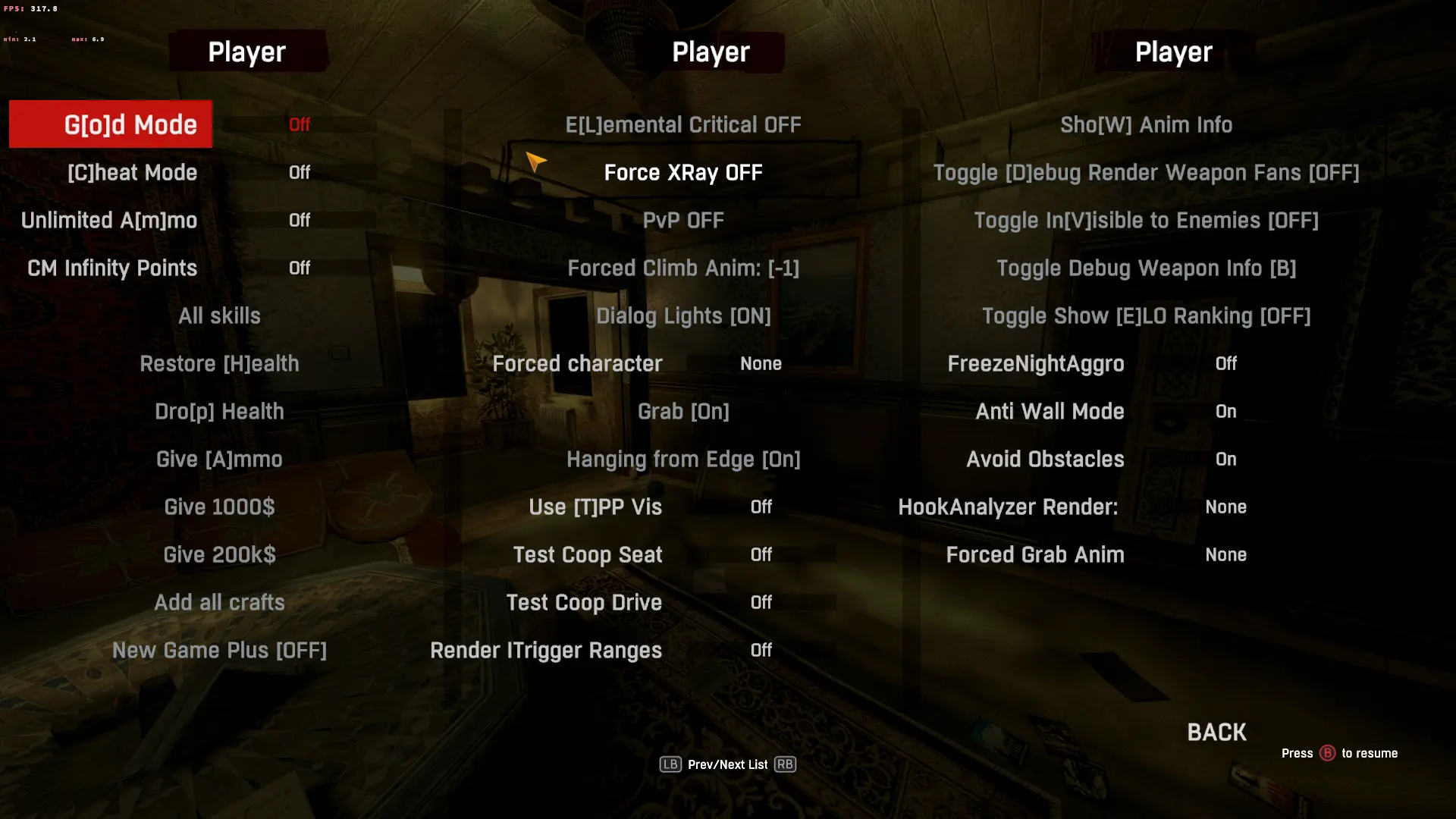Viewport: 1456px width, 819px height.
Task: Disable Anti Wall Mode
Action: (x=1050, y=411)
